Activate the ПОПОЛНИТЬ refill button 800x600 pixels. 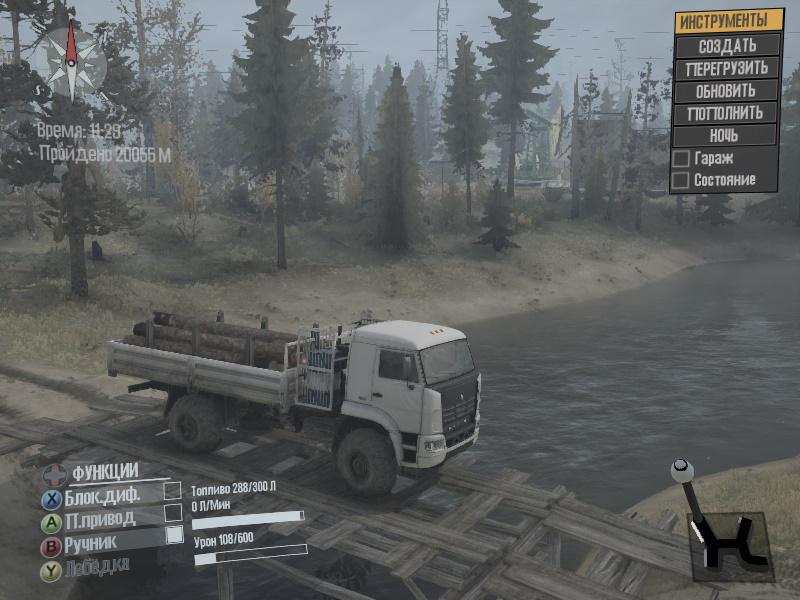pyautogui.click(x=727, y=112)
